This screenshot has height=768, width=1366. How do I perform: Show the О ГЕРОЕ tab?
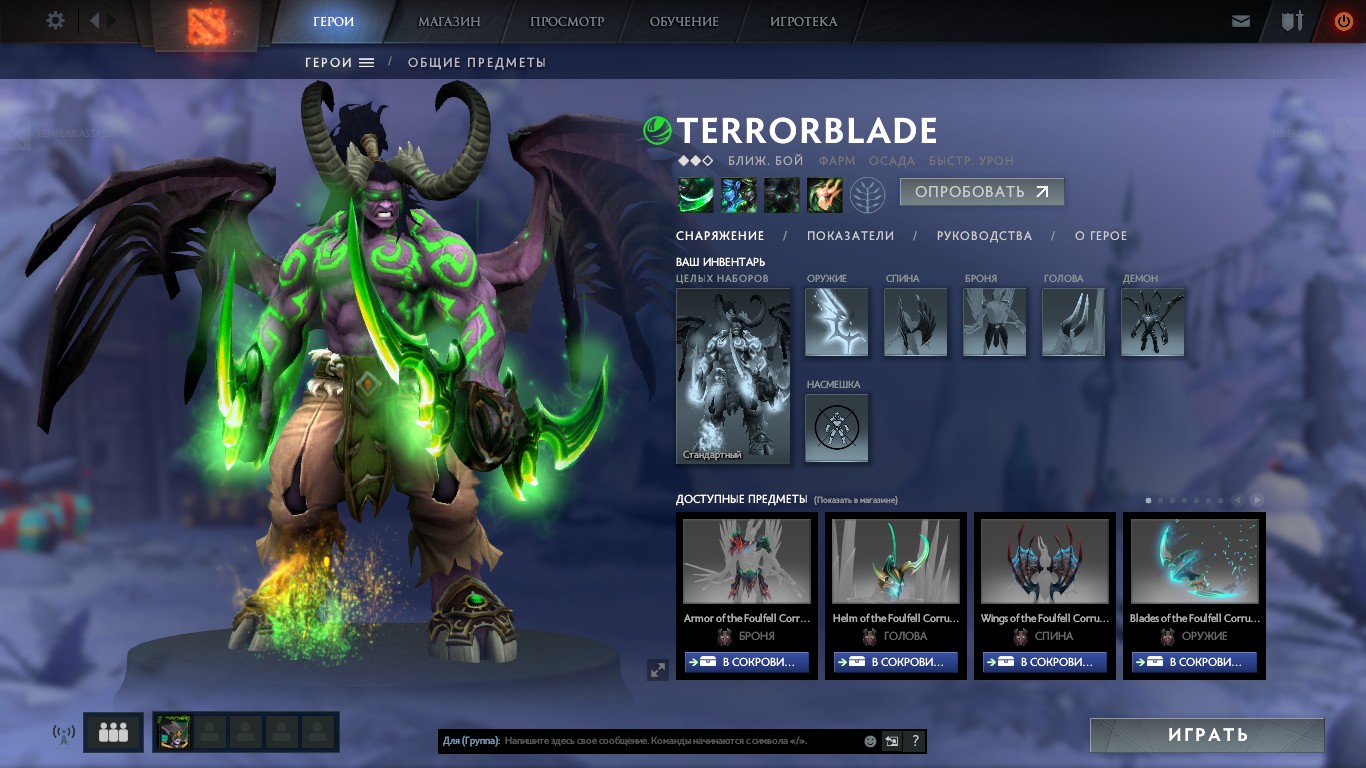tap(1101, 236)
